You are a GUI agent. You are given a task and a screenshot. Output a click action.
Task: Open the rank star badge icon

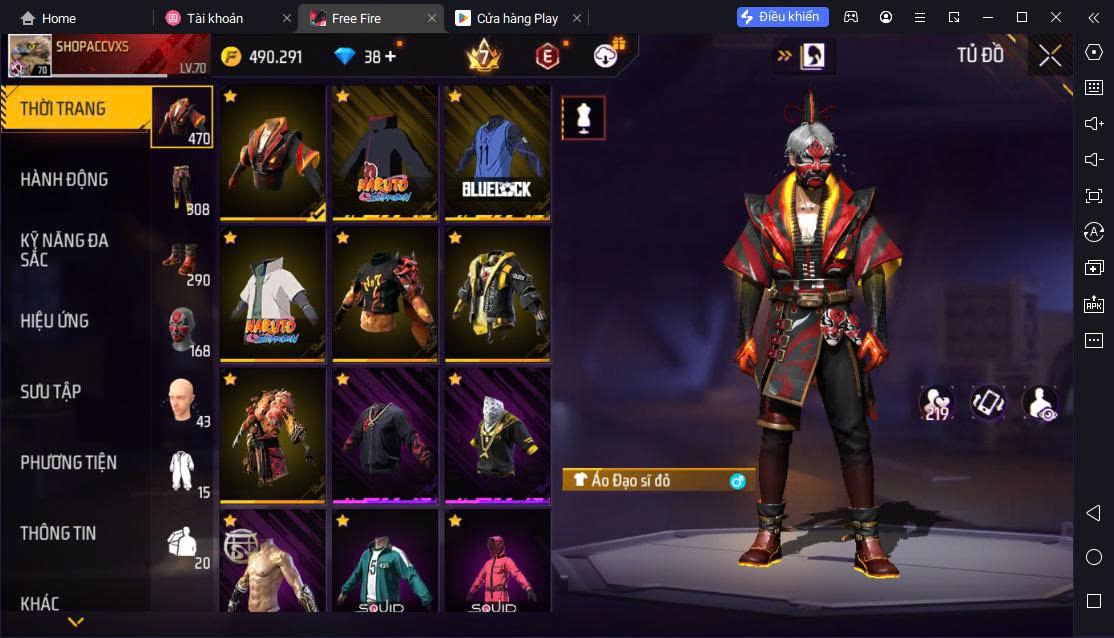(483, 56)
